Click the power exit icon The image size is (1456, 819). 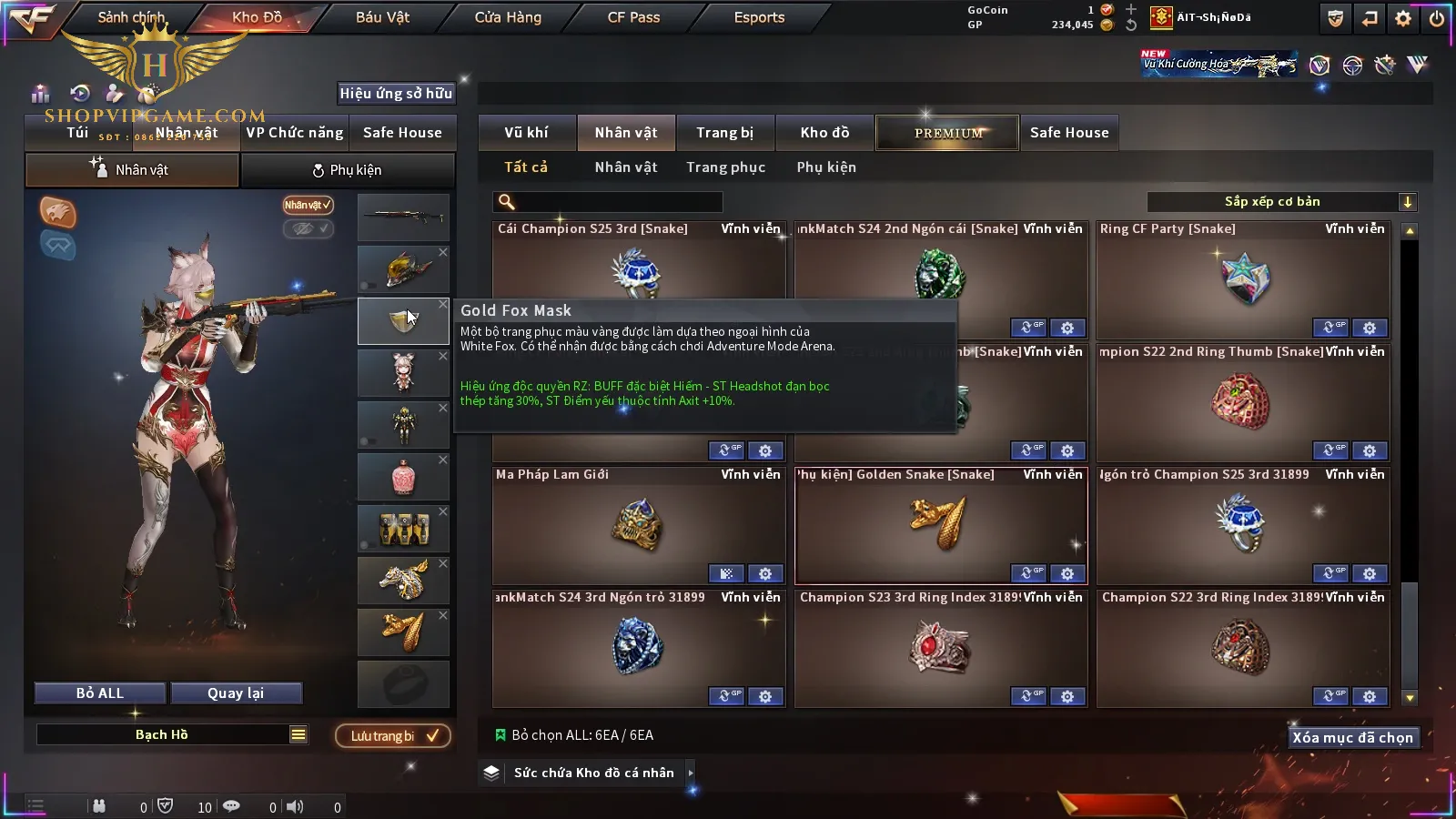[x=1437, y=18]
